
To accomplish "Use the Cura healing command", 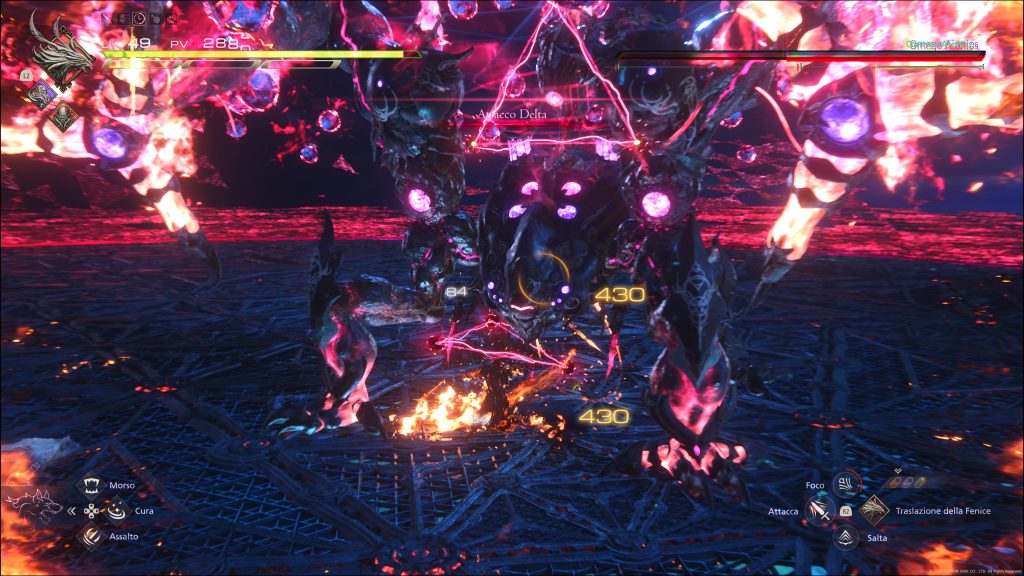I will [x=117, y=510].
